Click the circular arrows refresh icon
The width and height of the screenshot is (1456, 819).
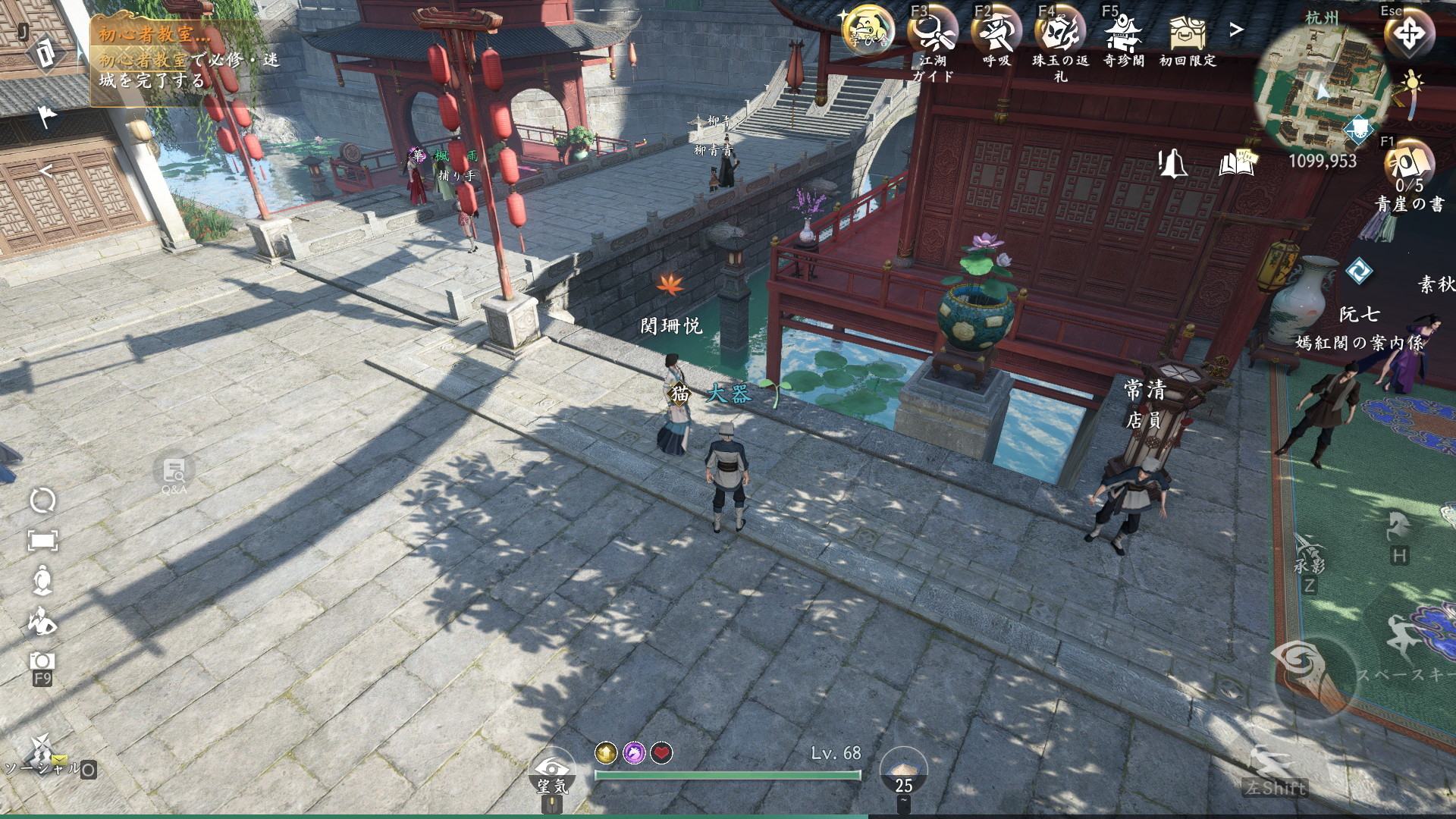(x=42, y=500)
